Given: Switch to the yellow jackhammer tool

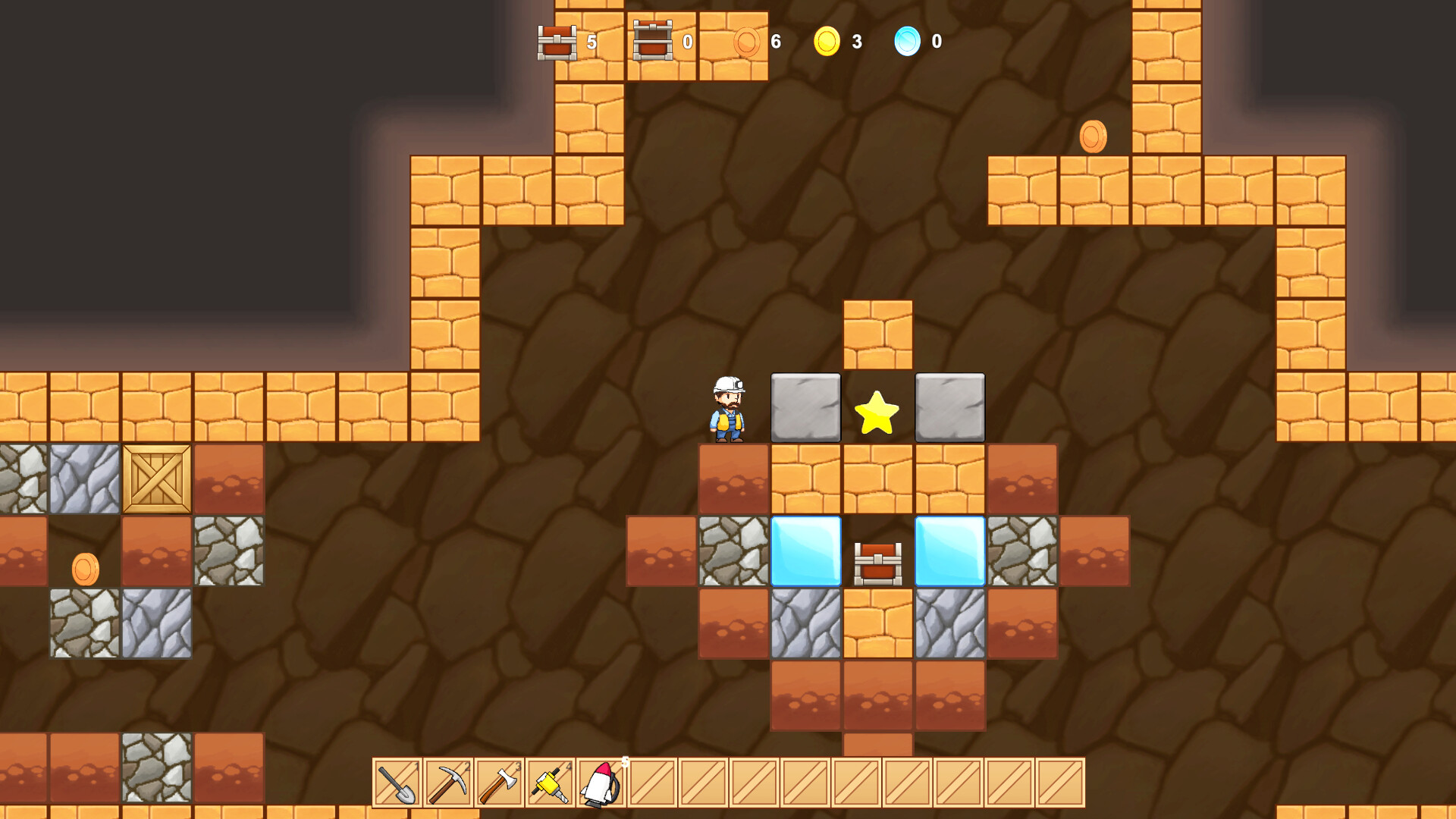Looking at the screenshot, I should pyautogui.click(x=550, y=783).
